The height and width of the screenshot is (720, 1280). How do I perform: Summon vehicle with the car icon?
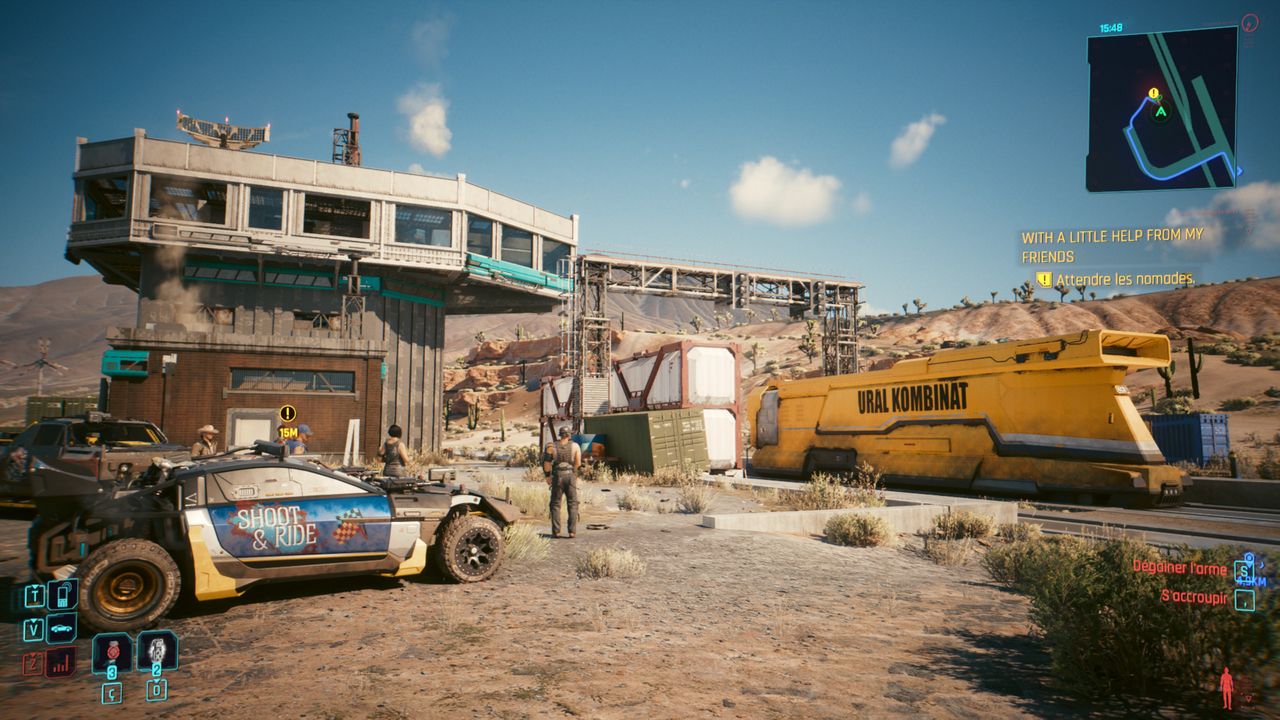point(62,629)
